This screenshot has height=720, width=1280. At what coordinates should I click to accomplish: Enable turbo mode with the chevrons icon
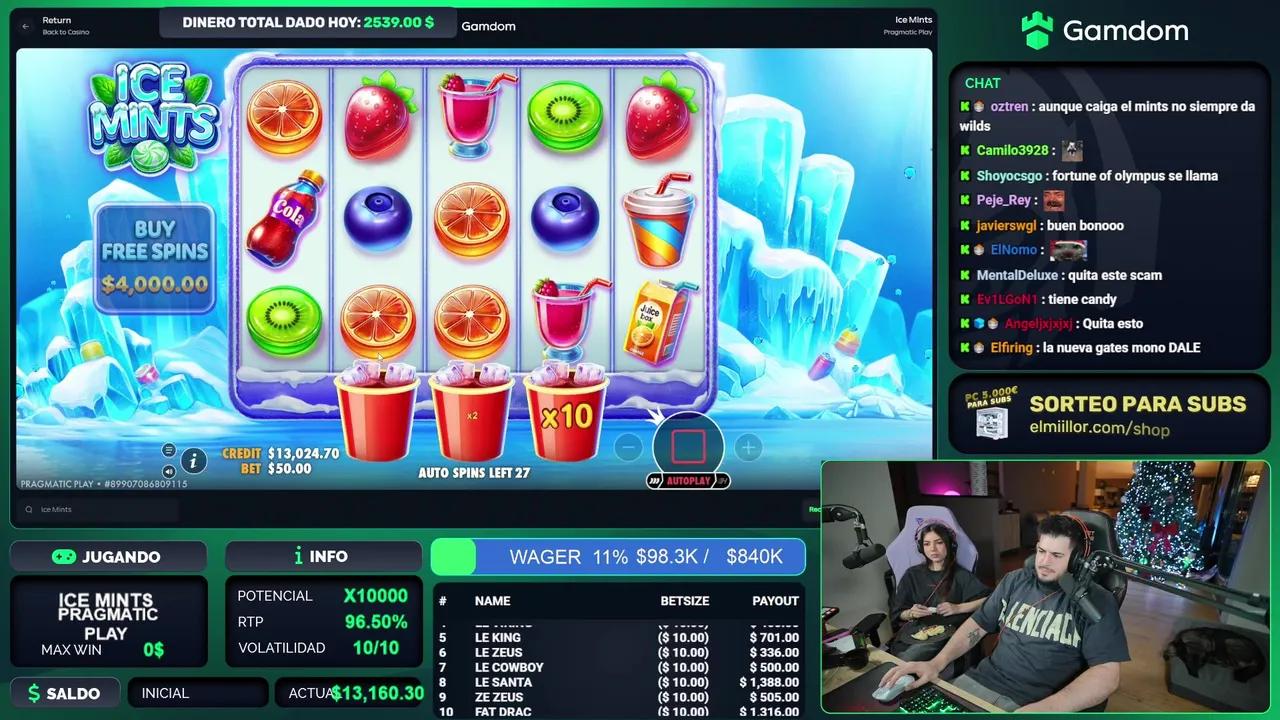pyautogui.click(x=655, y=481)
